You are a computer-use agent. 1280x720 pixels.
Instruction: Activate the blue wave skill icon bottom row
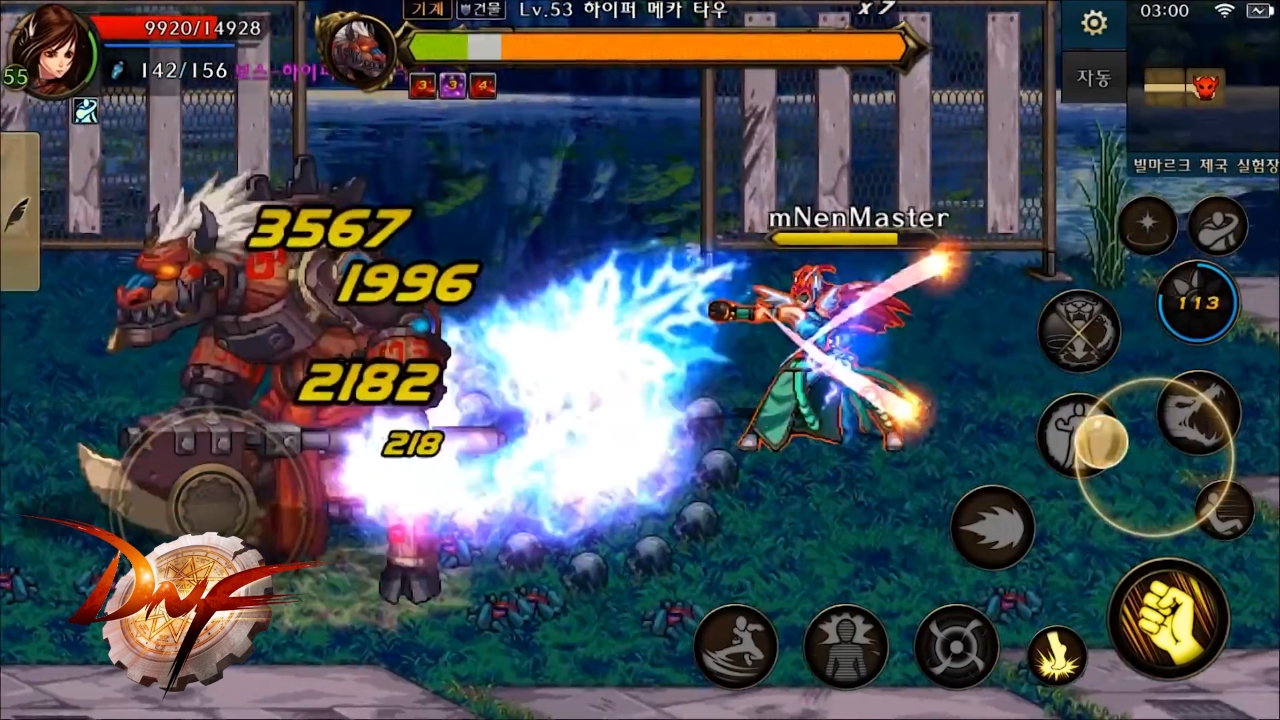coord(738,645)
